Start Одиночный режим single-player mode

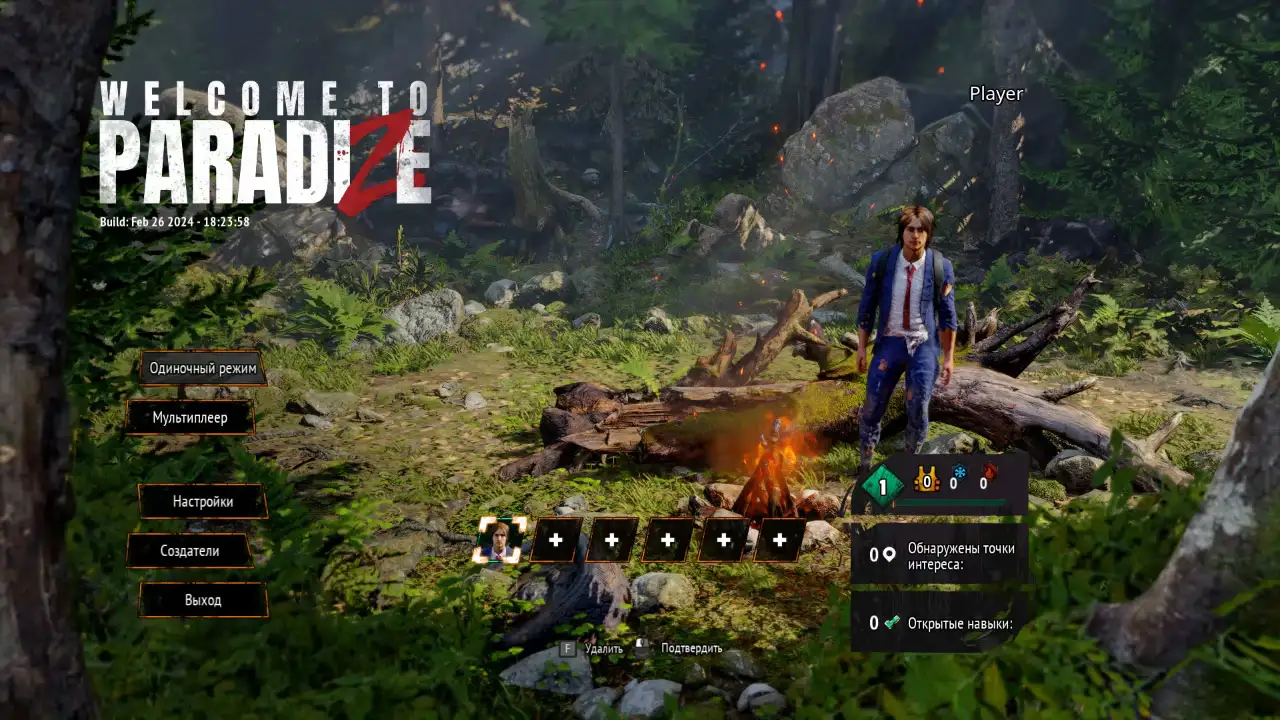pyautogui.click(x=202, y=368)
